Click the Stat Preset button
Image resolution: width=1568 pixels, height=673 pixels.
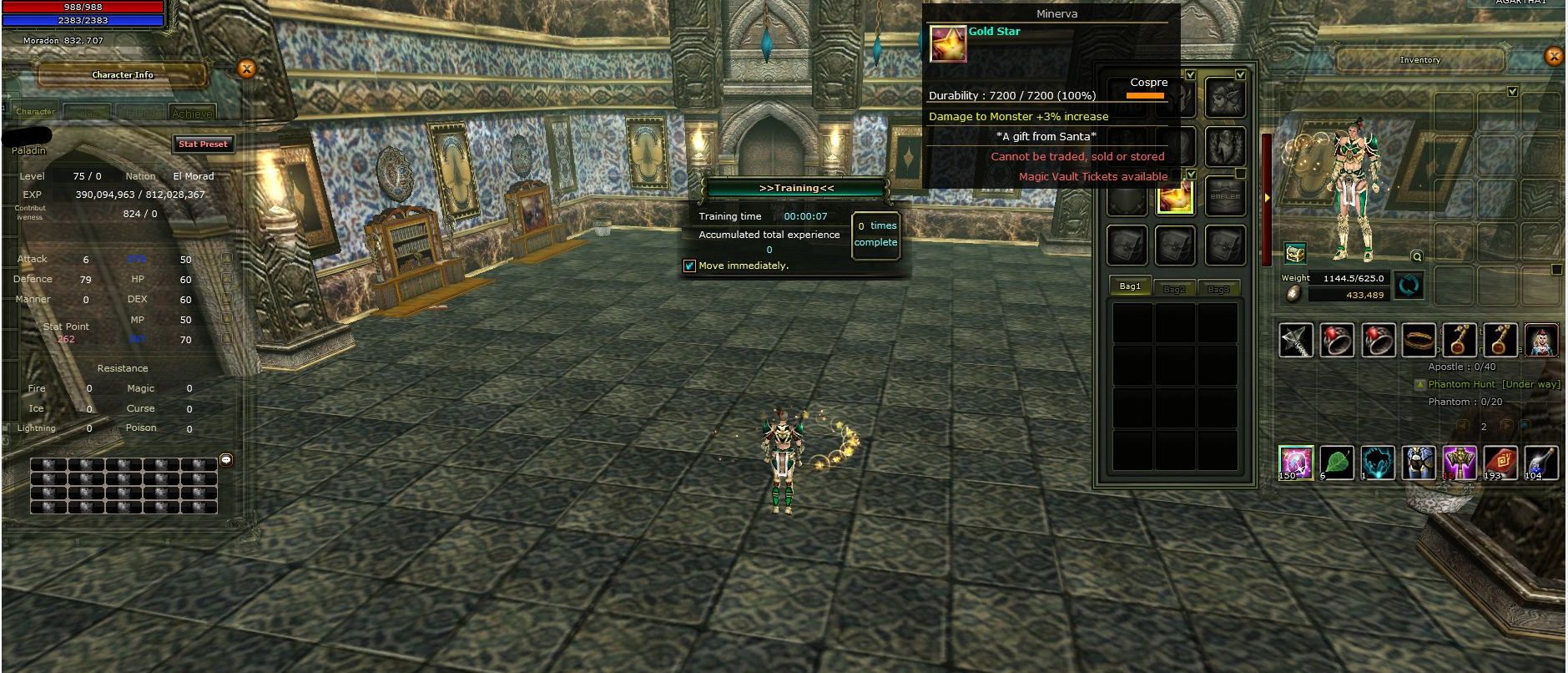click(204, 144)
